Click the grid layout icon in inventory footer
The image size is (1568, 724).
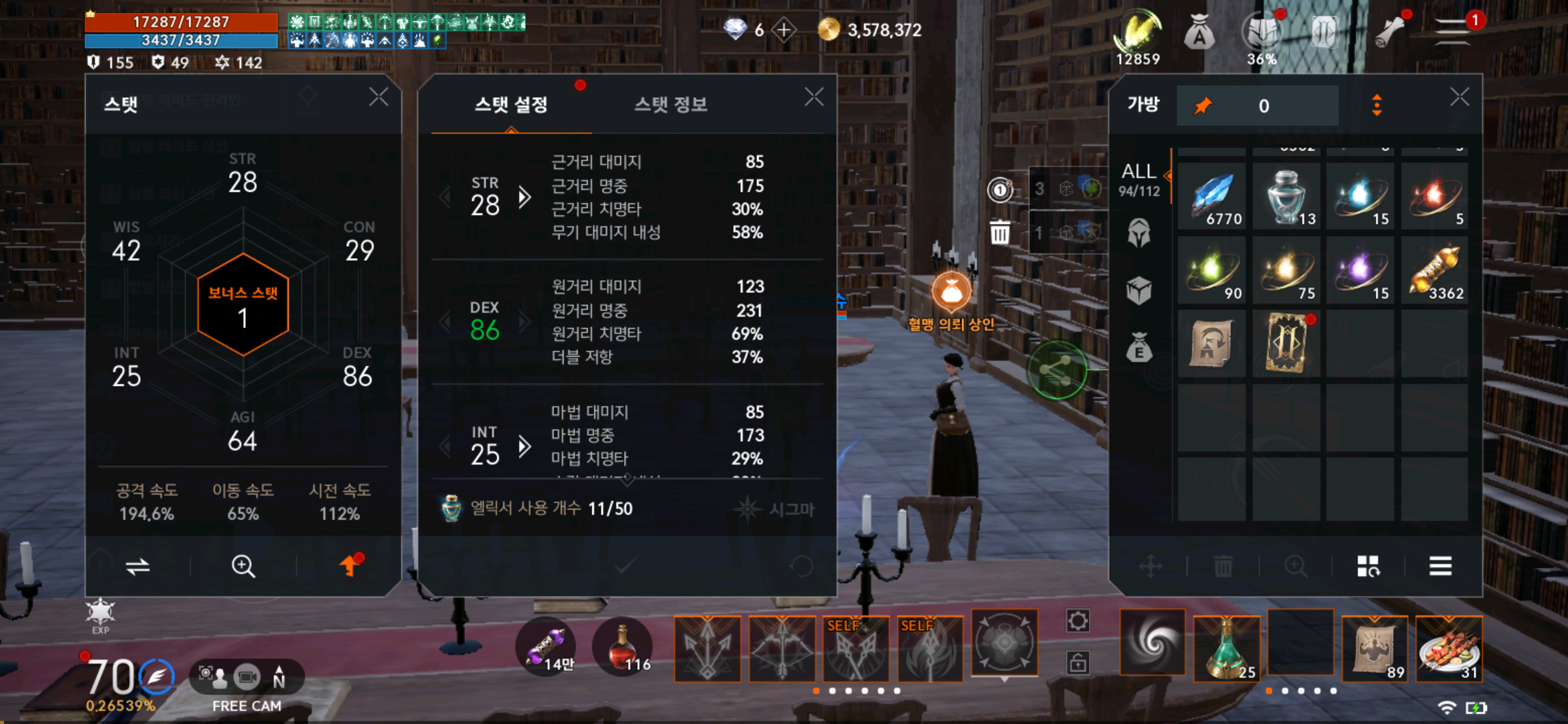pos(1369,566)
